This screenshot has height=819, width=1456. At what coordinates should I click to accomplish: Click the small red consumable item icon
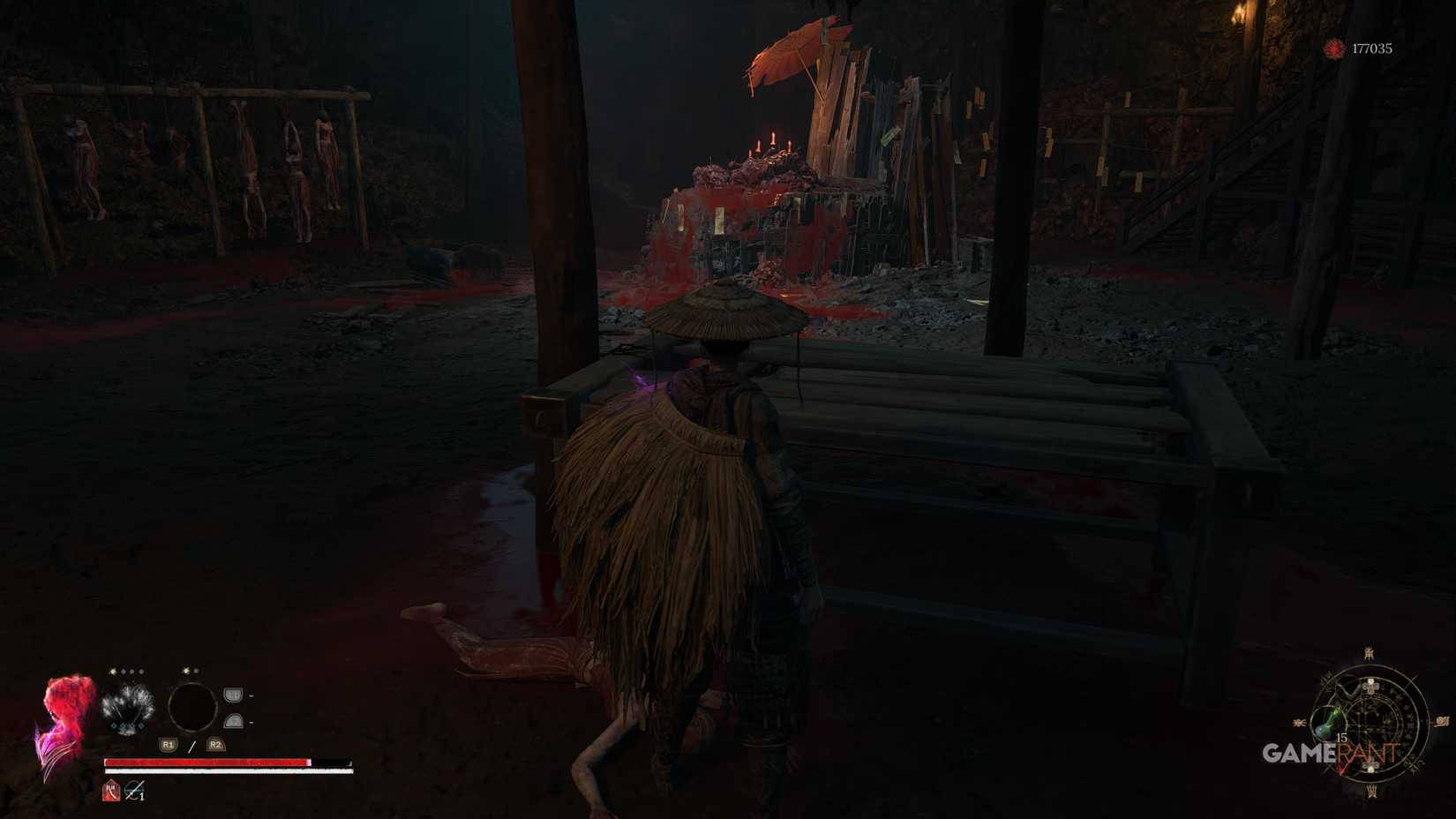pos(111,792)
